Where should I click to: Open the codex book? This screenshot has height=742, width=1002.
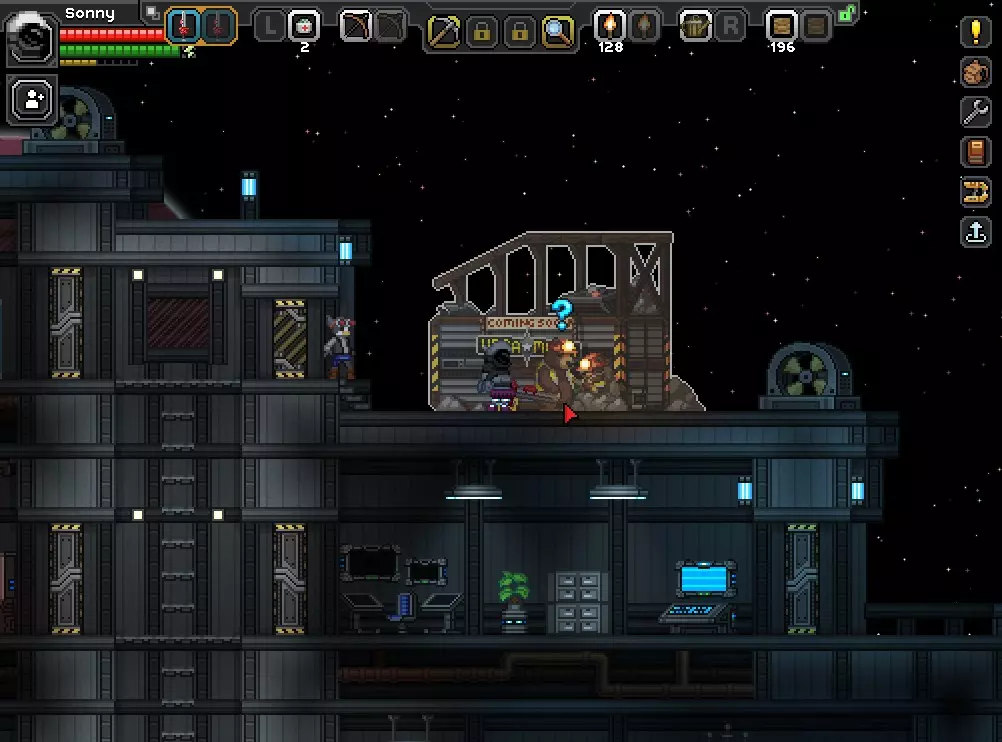975,152
